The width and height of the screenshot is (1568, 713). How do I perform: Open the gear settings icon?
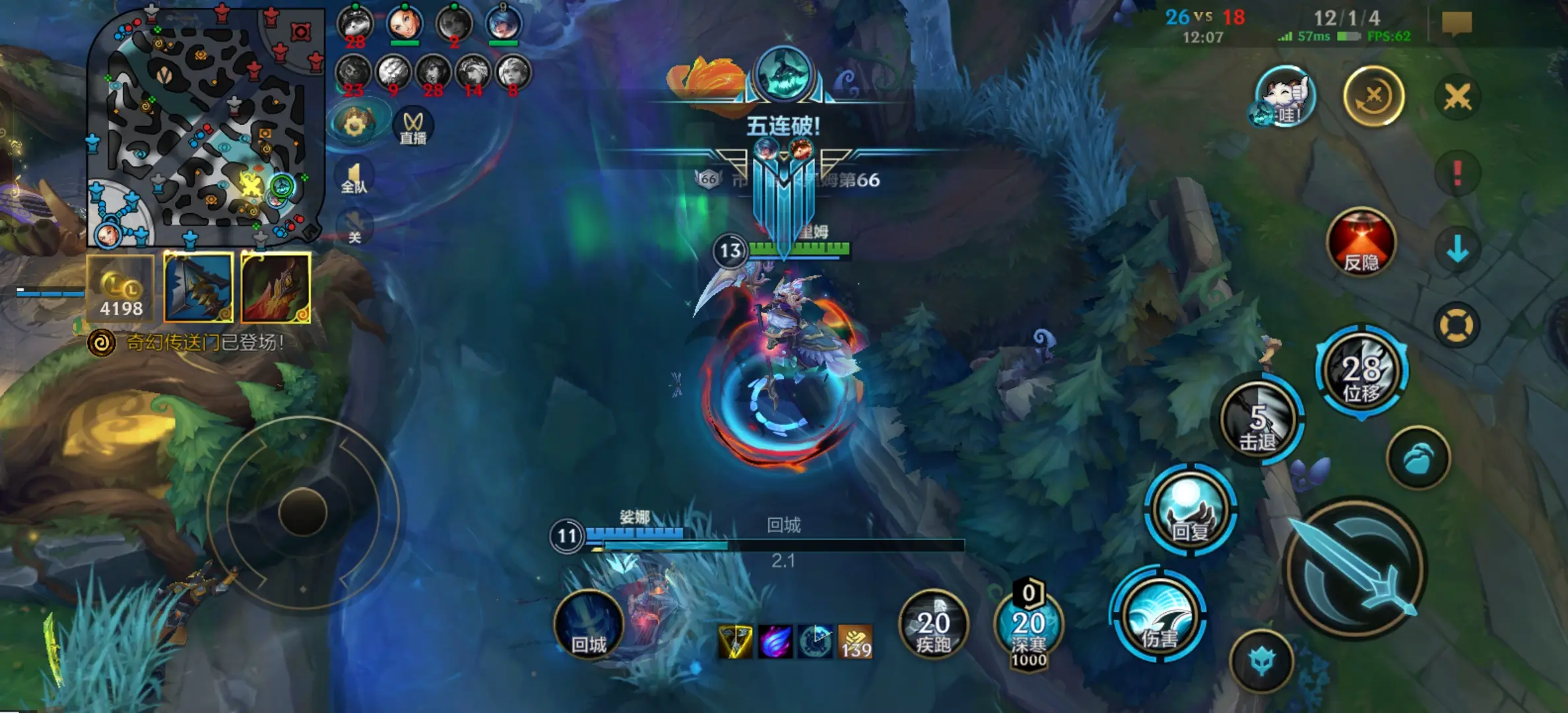pyautogui.click(x=354, y=123)
